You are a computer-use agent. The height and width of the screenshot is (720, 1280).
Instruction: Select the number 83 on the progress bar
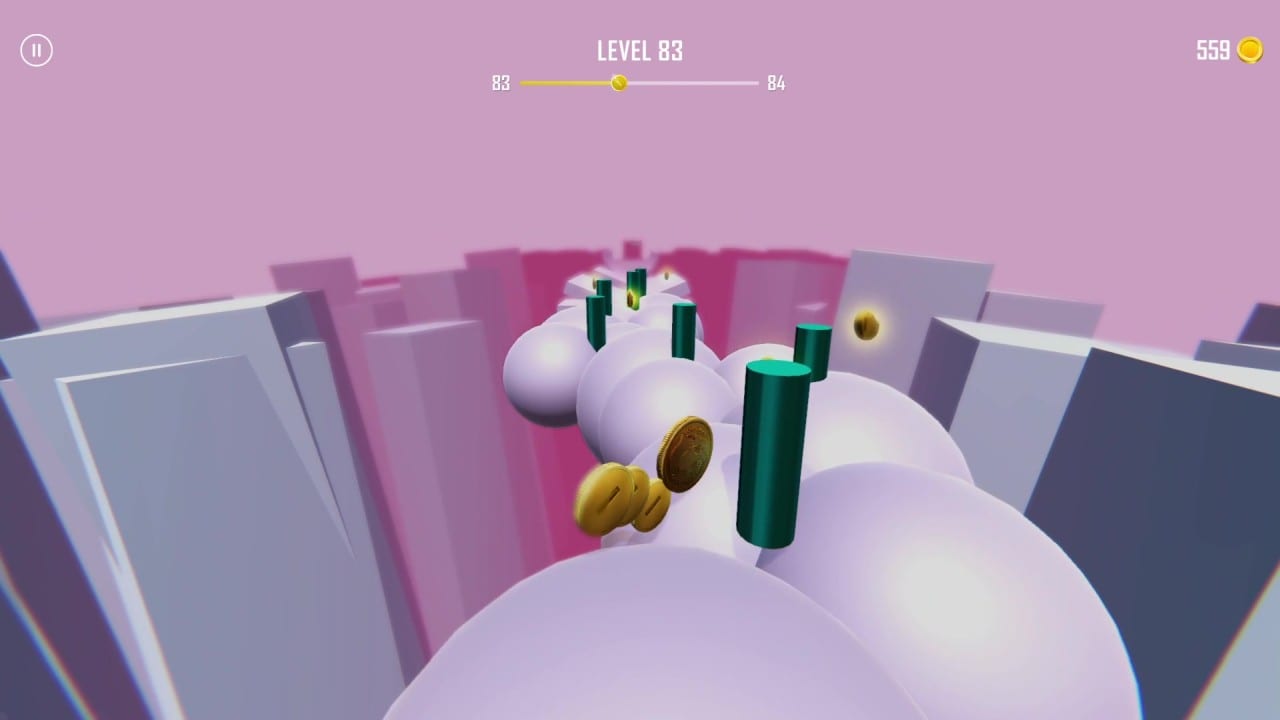503,84
